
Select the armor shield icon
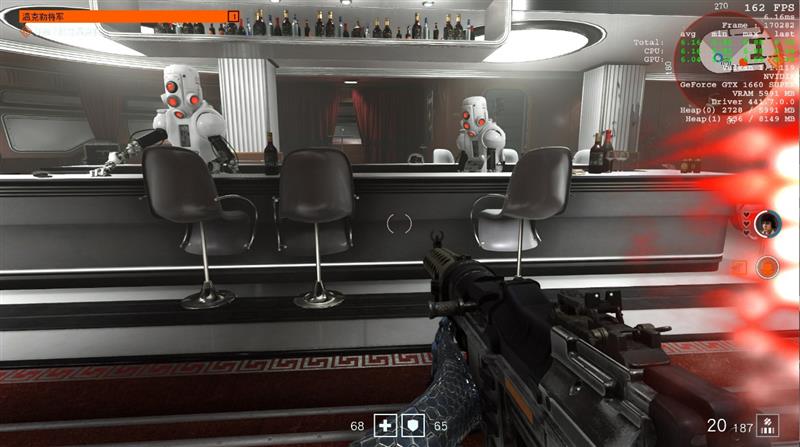[x=411, y=425]
